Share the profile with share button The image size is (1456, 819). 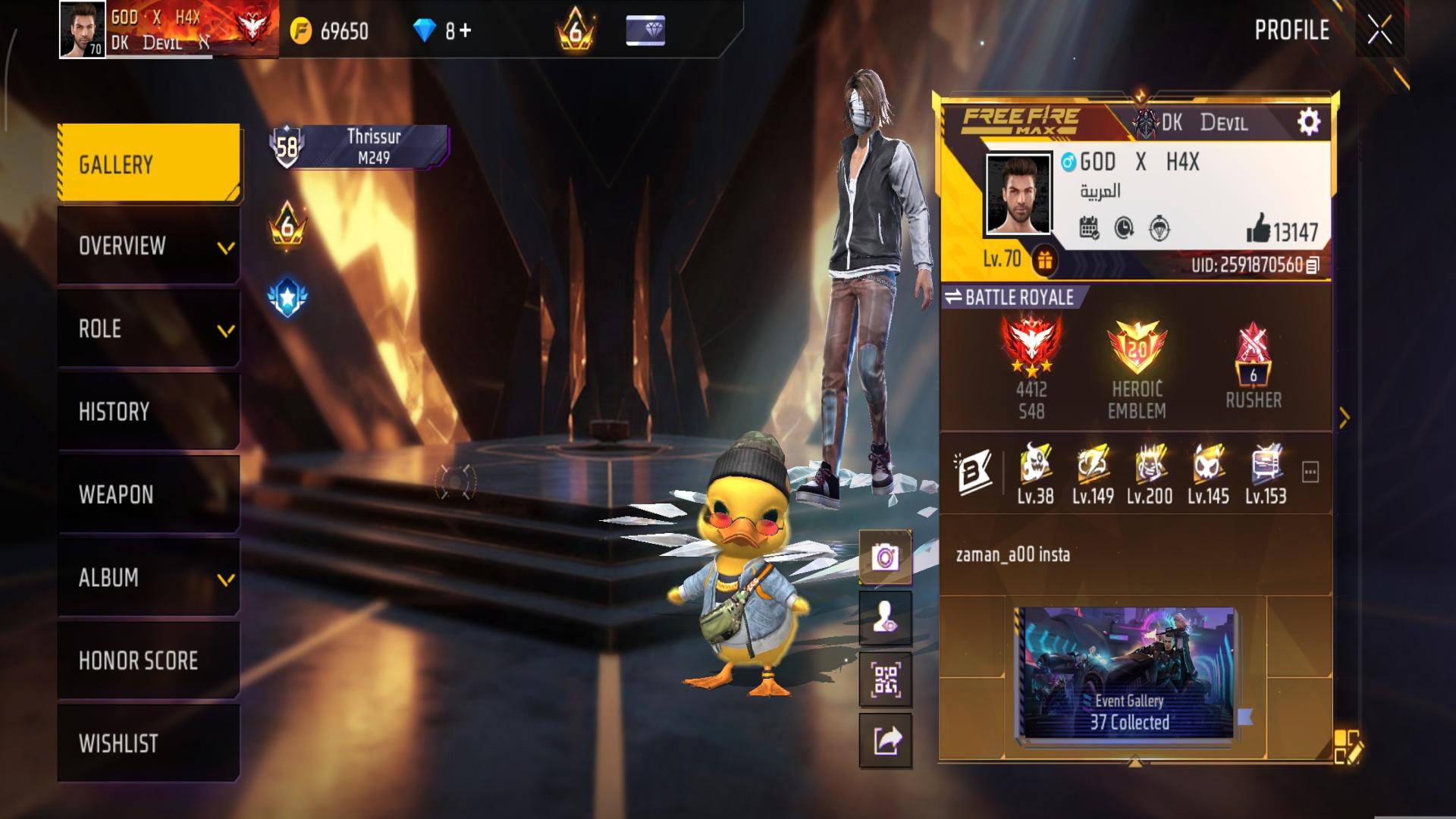click(885, 740)
